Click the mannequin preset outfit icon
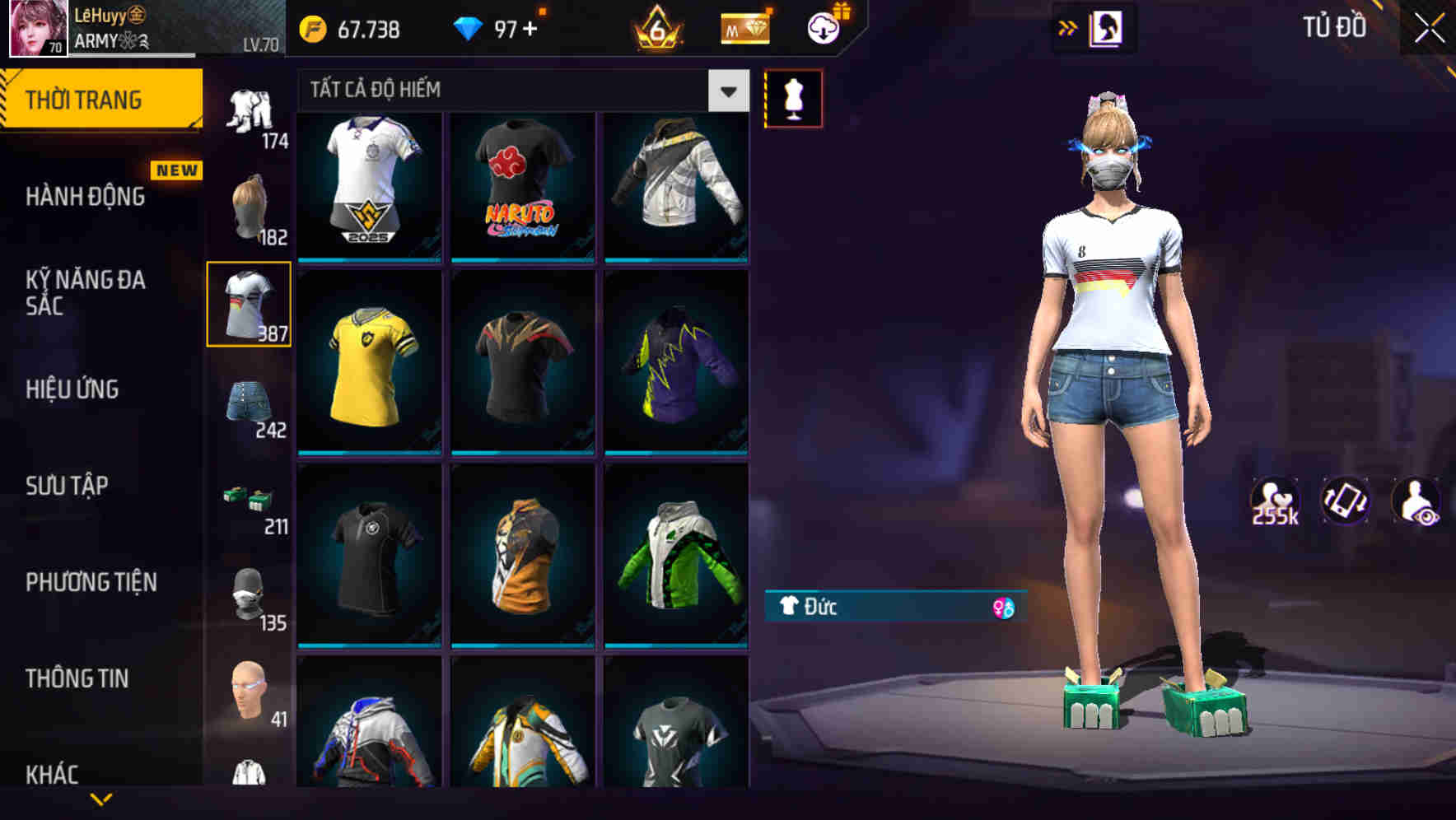The height and width of the screenshot is (820, 1456). point(793,97)
